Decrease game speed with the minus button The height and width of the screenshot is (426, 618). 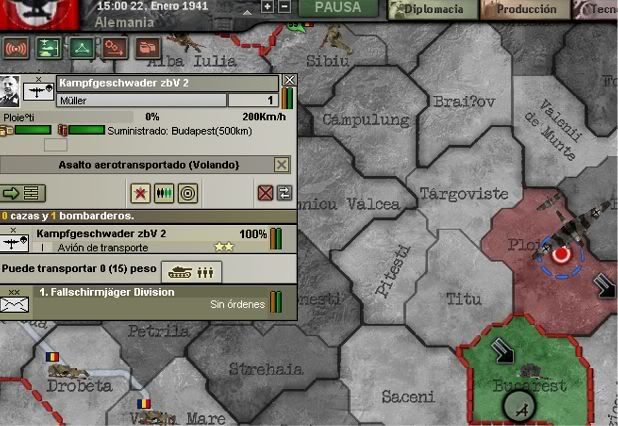point(284,6)
